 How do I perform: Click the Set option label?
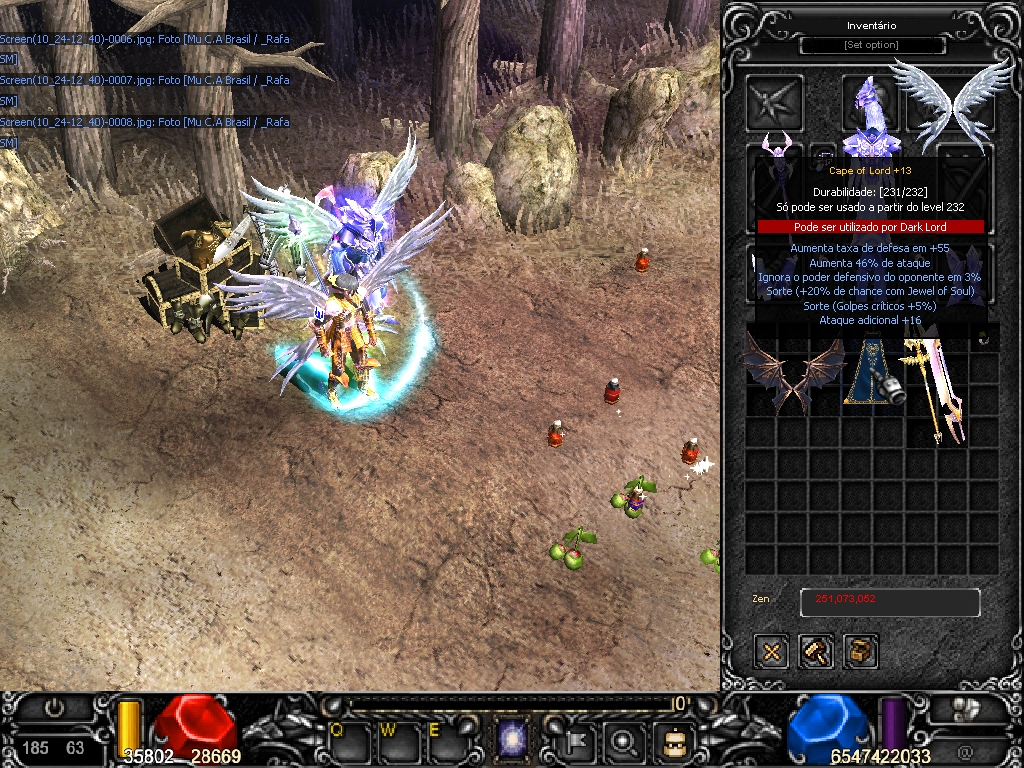872,46
